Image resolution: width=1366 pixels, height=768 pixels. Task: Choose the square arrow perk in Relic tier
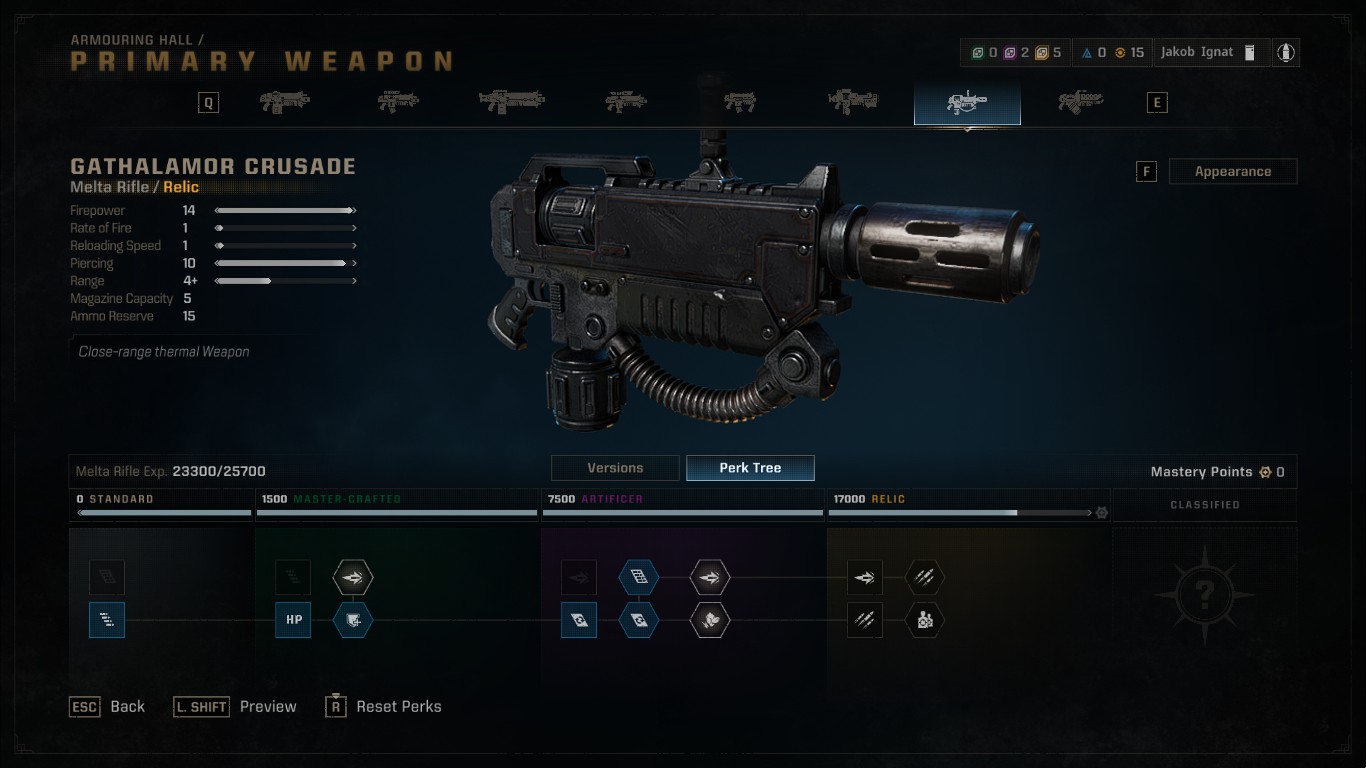pyautogui.click(x=865, y=577)
